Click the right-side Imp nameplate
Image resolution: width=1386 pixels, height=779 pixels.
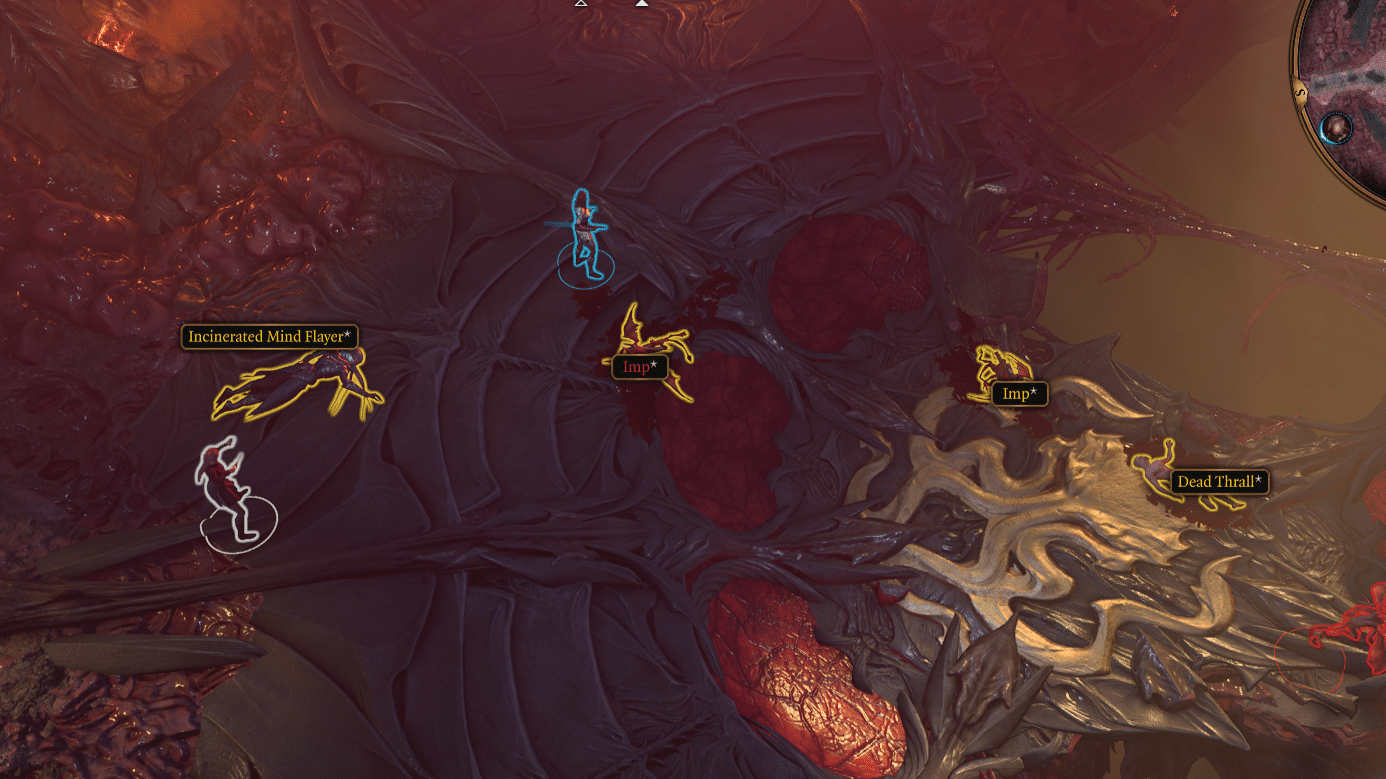coord(1018,394)
